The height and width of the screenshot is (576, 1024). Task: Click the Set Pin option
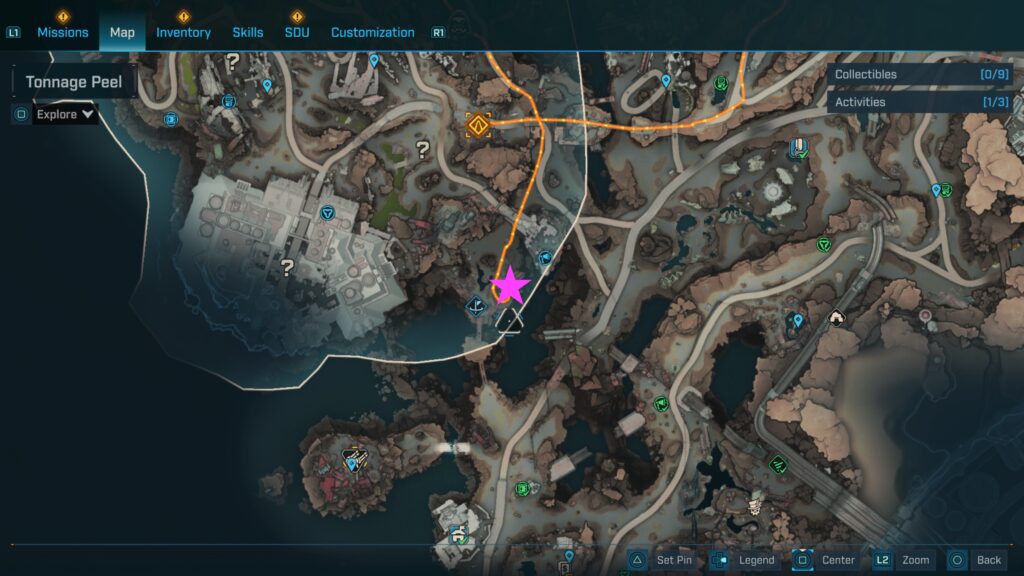tap(662, 560)
